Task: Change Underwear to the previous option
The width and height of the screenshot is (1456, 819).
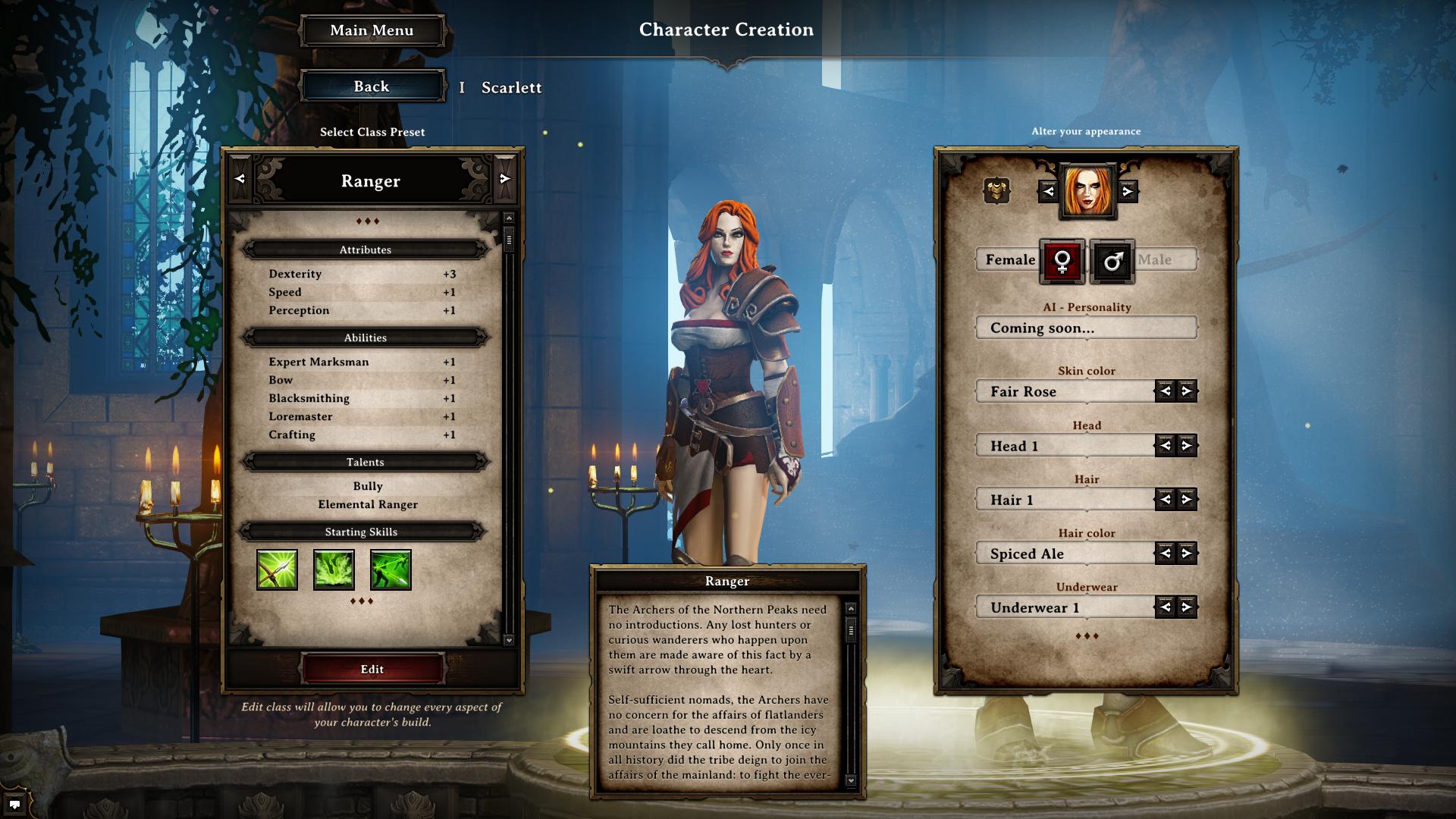Action: pyautogui.click(x=1166, y=607)
